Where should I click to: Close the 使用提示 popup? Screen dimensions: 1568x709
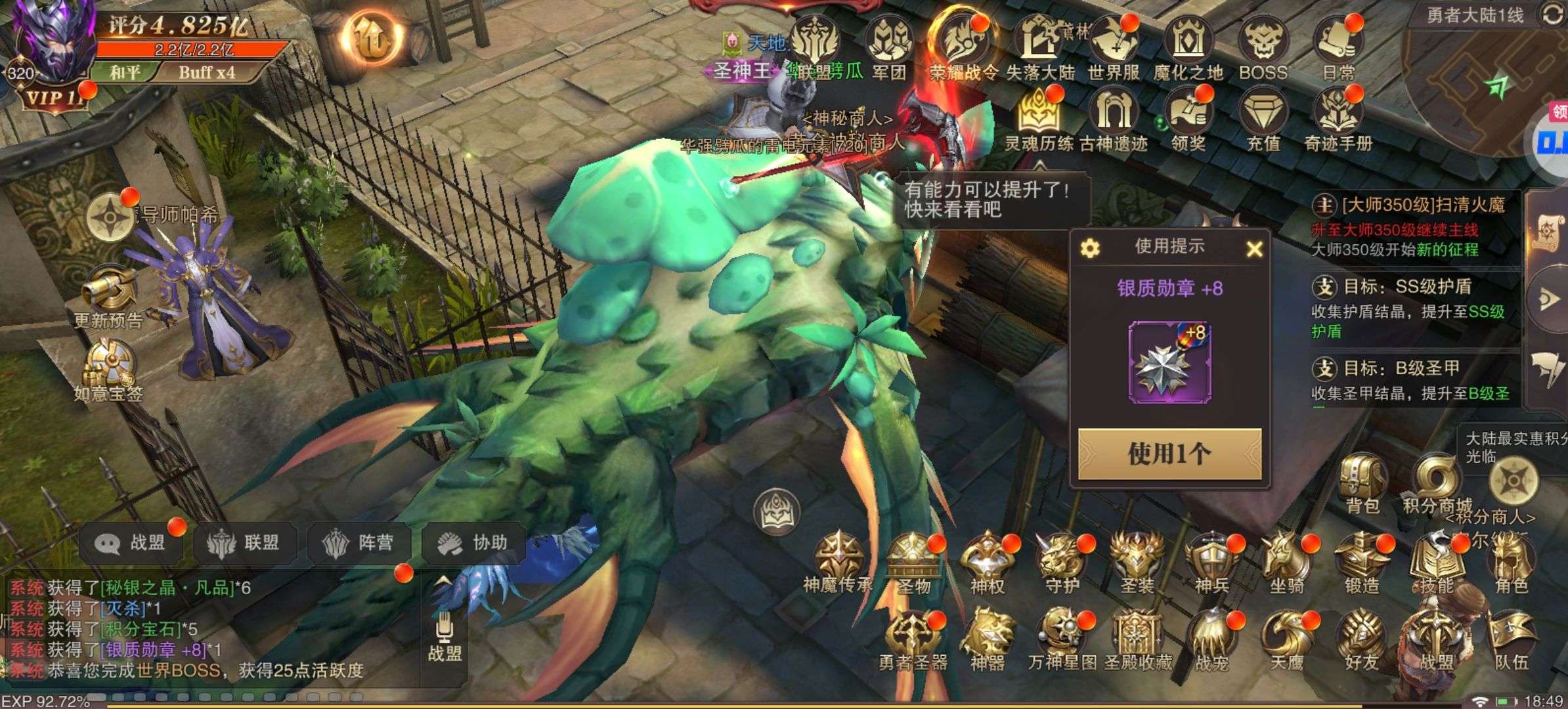pyautogui.click(x=1254, y=249)
